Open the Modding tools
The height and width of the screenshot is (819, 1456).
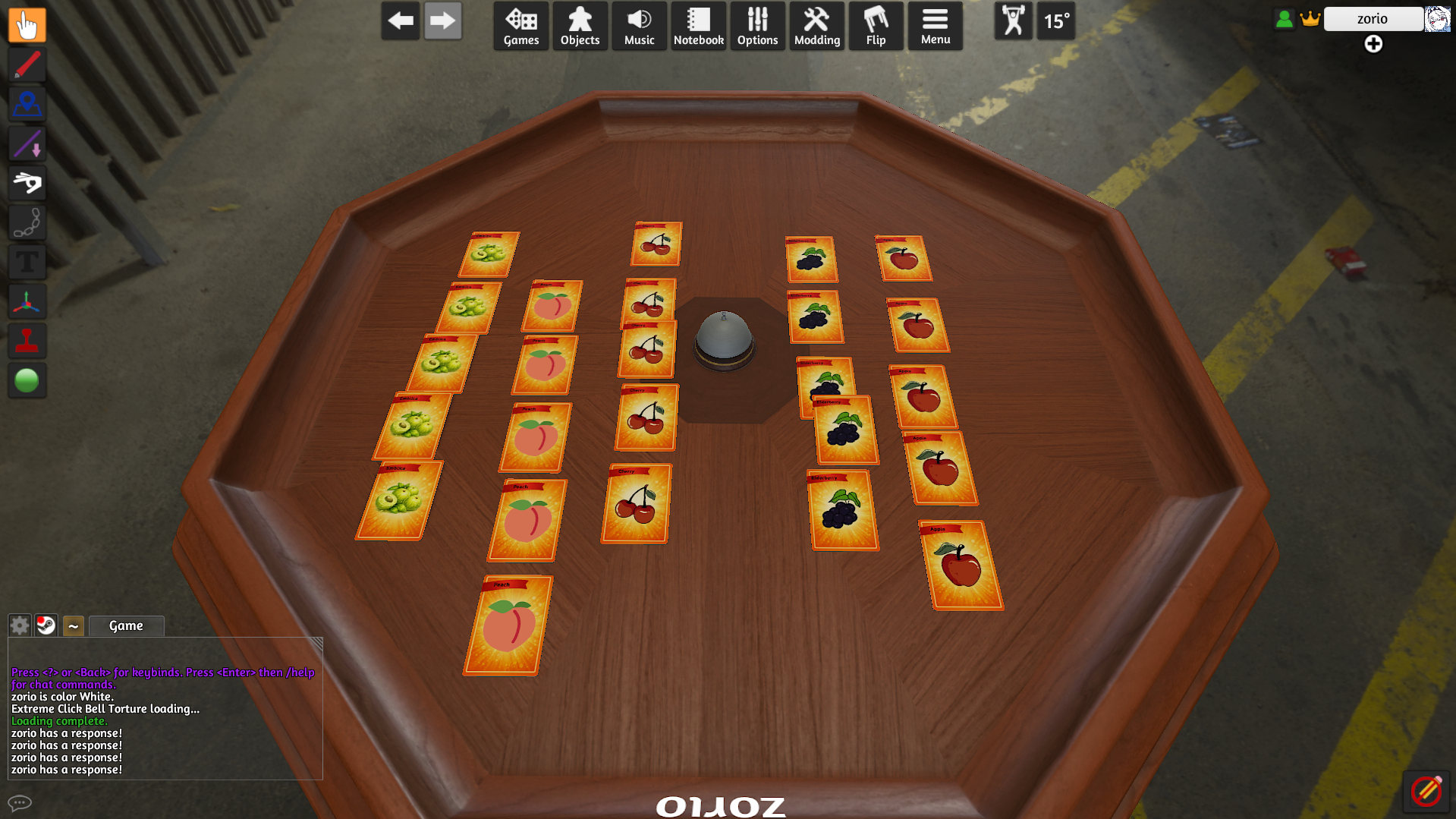pos(816,26)
